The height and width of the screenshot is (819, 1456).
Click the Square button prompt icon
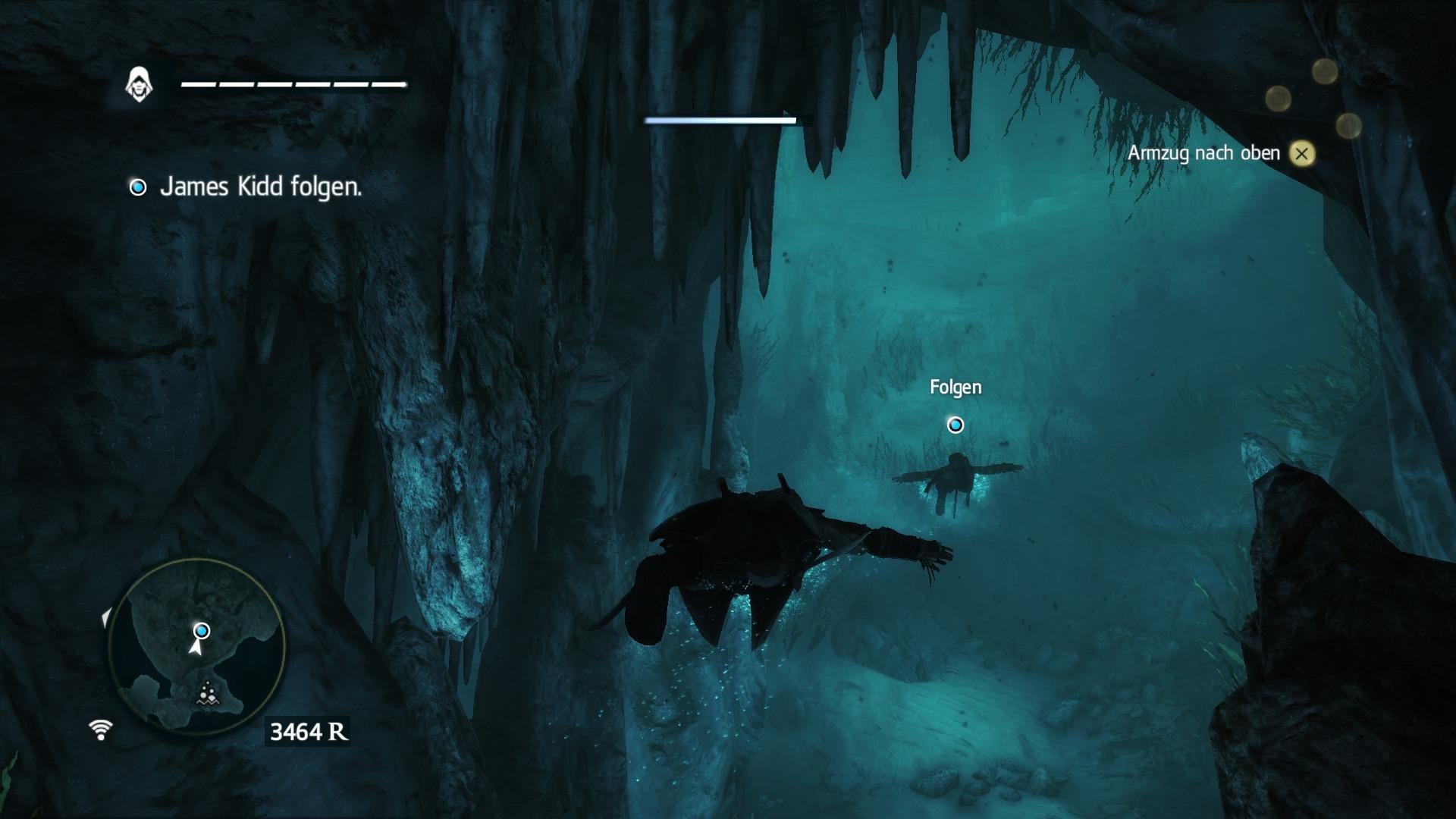click(1278, 97)
